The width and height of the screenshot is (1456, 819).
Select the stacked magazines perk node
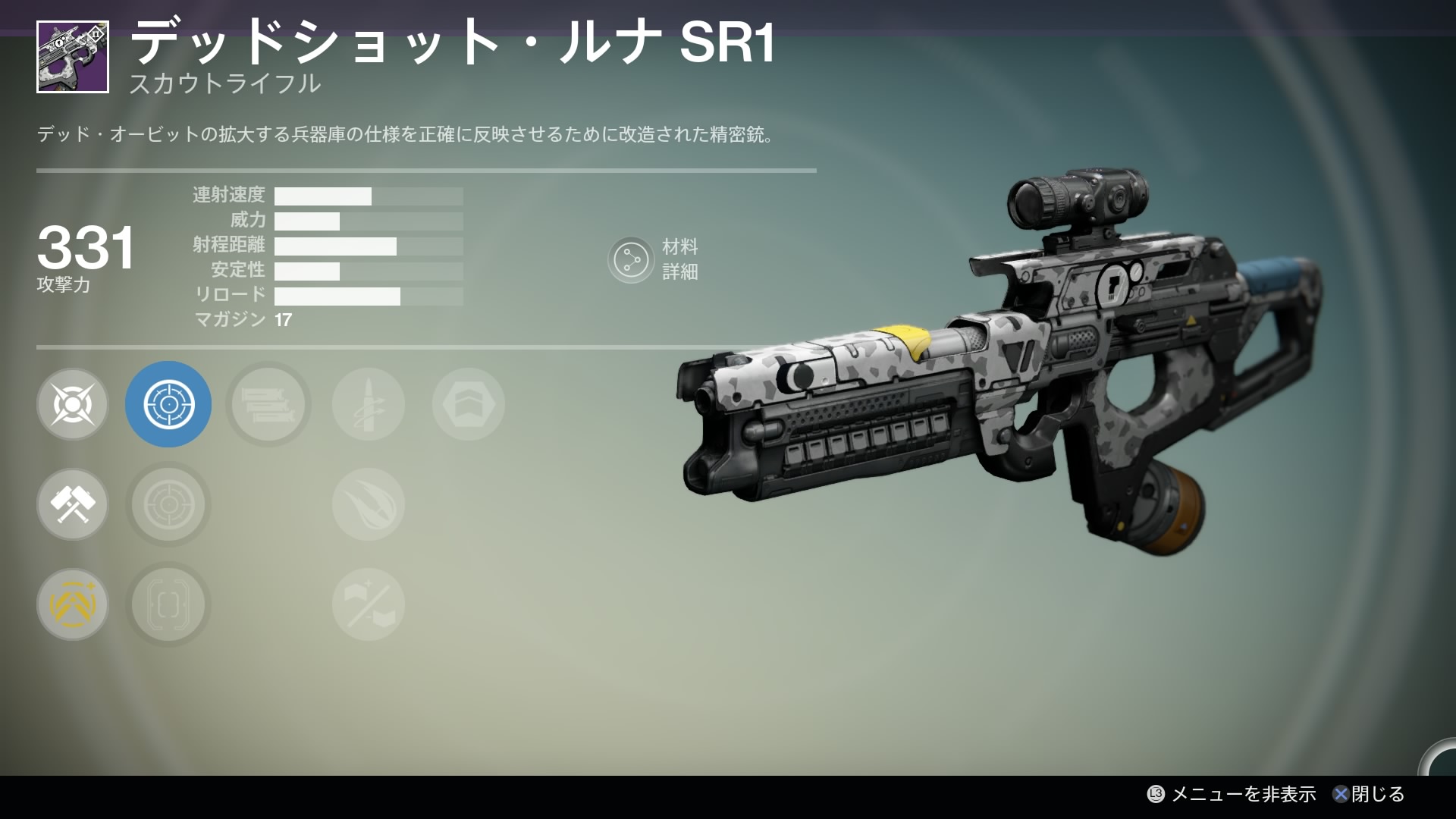point(268,404)
